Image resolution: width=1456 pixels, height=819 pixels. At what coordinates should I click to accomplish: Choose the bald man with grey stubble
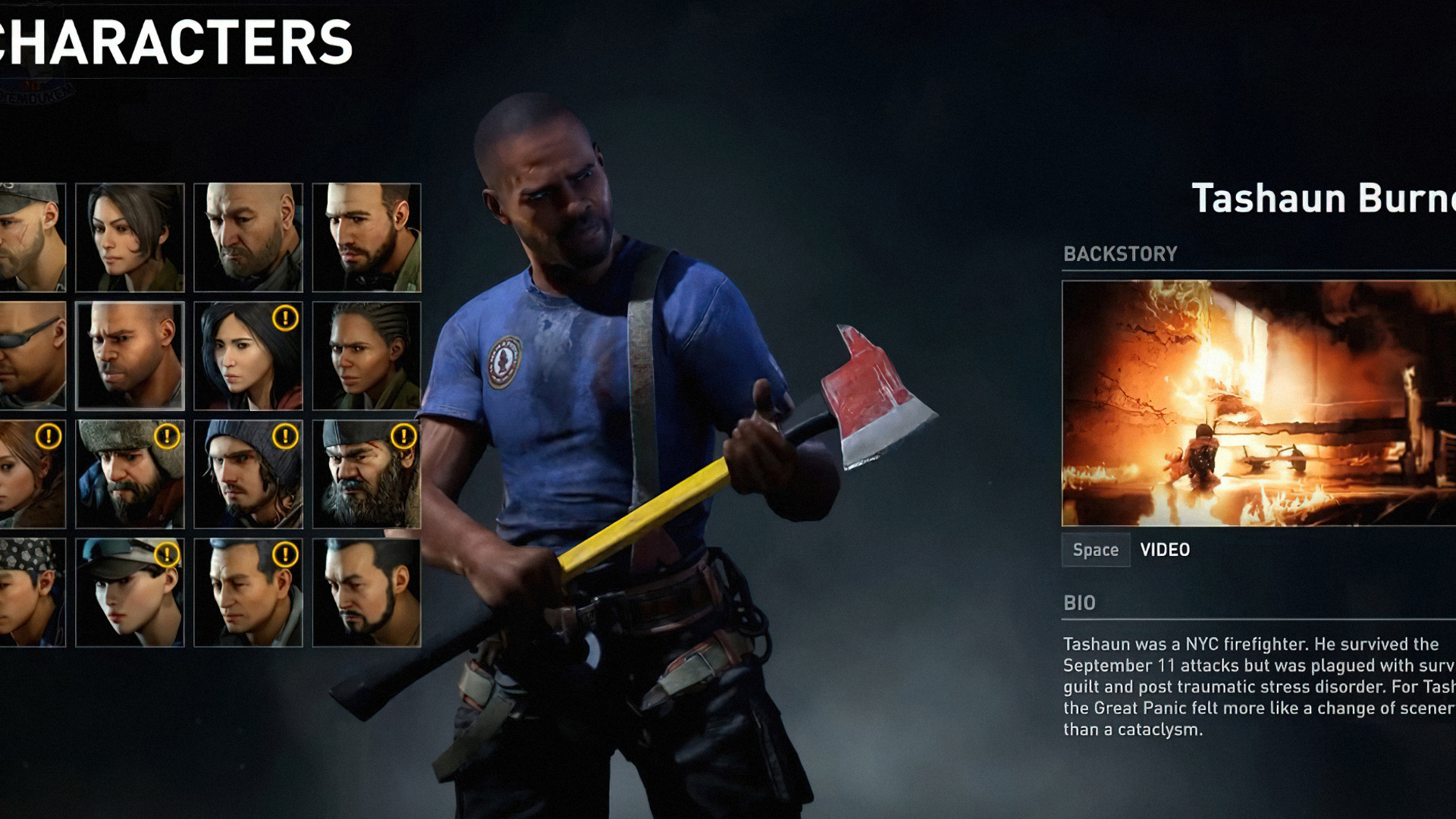248,237
